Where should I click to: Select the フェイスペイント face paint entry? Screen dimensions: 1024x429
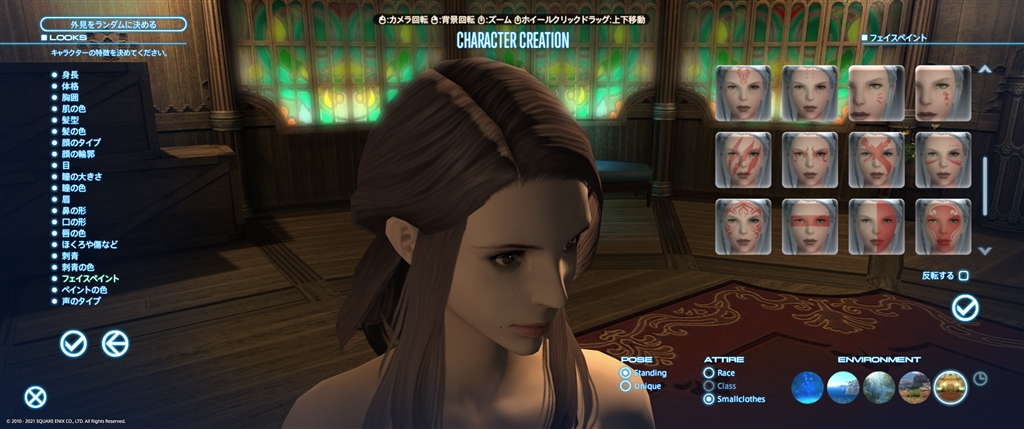89,278
